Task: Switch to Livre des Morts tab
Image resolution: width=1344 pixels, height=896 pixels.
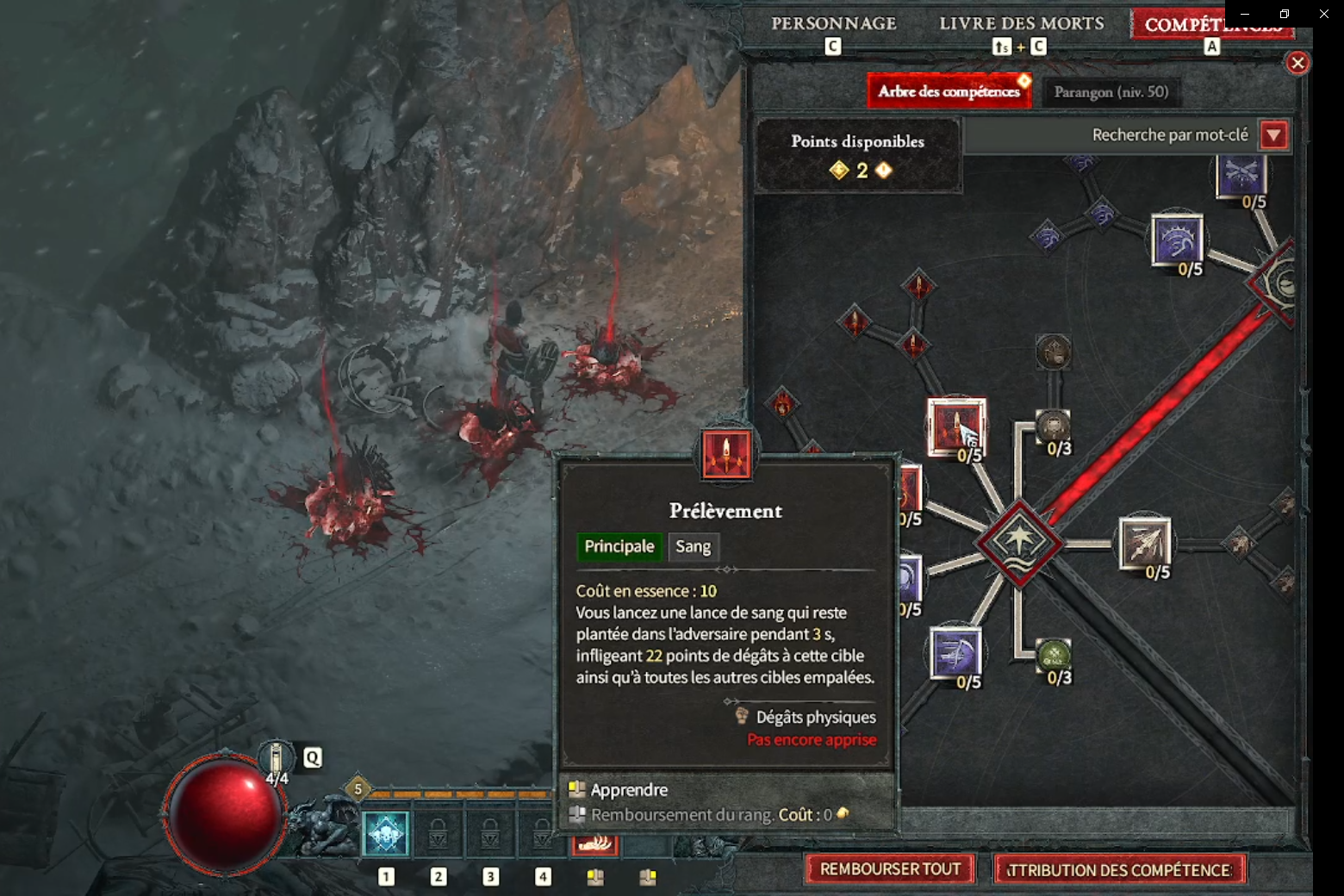Action: point(1021,24)
